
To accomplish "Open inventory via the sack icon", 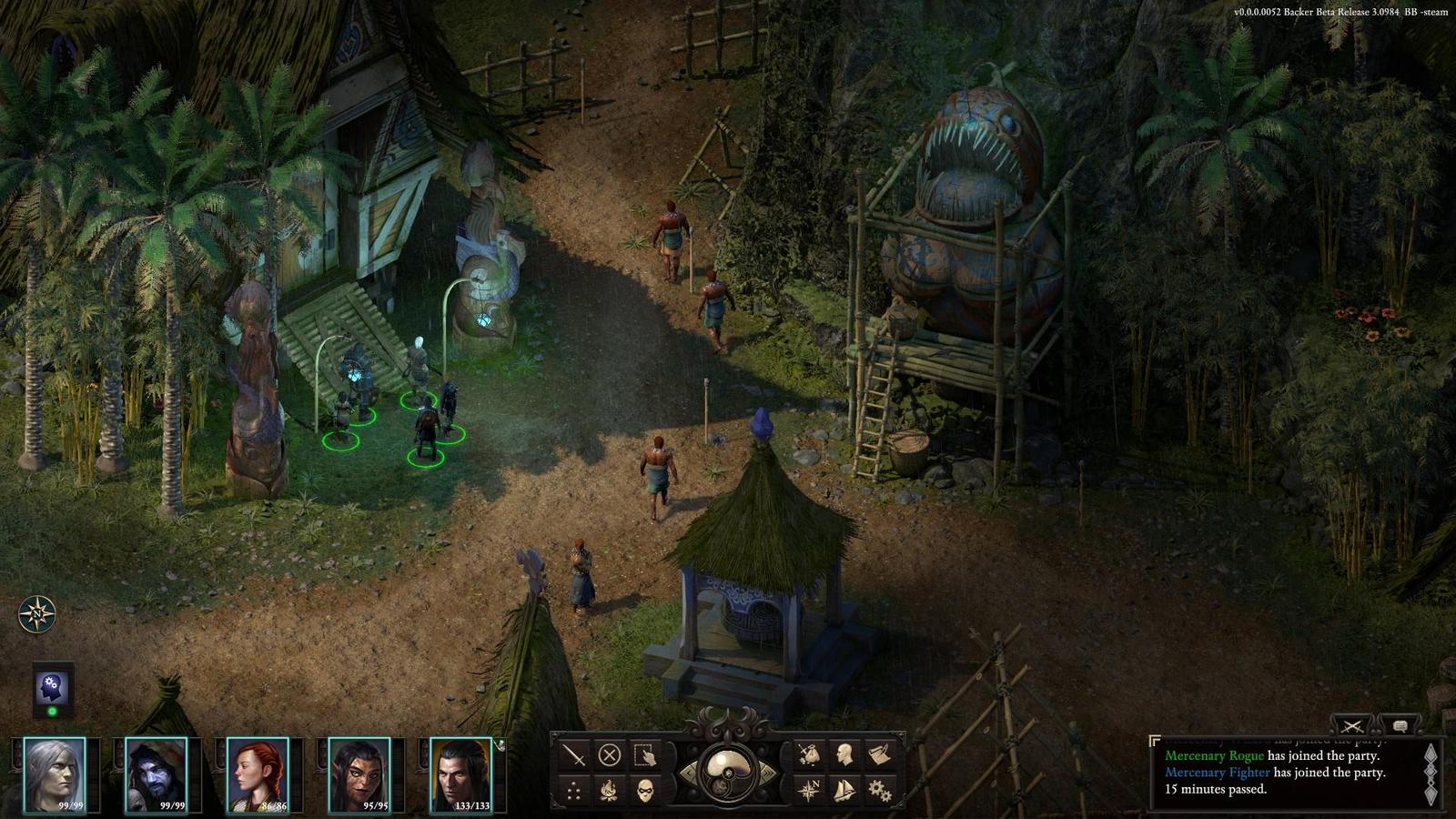I will tap(809, 754).
